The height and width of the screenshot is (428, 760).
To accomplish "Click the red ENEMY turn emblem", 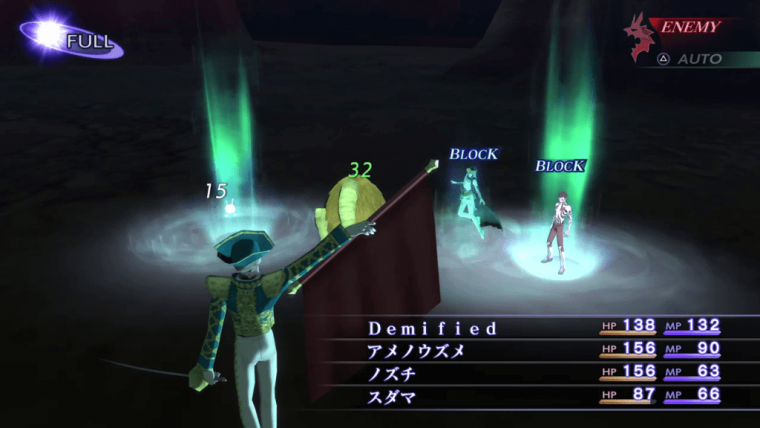I will pos(640,33).
